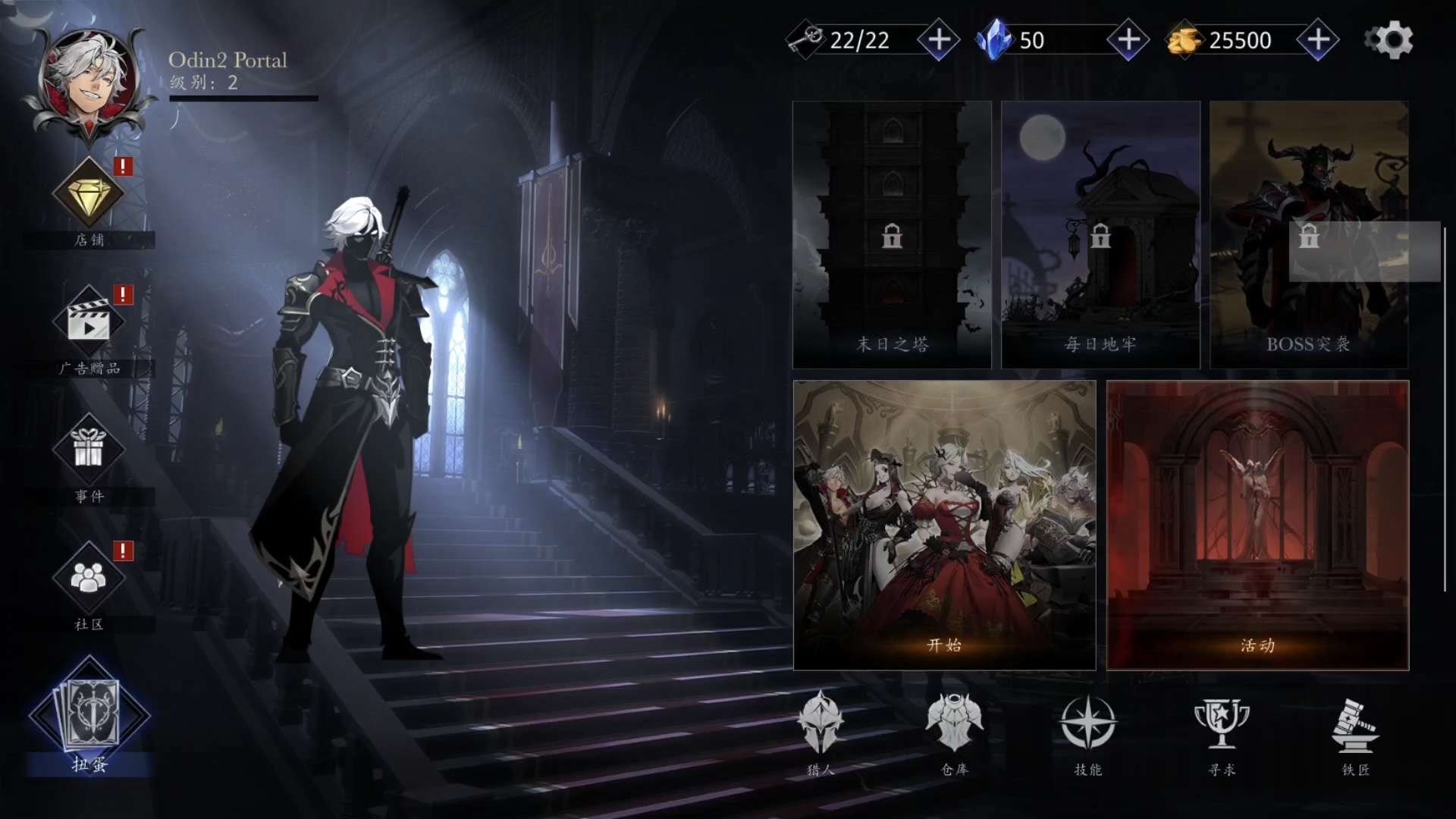Buy more blue crystals via plus button
1456x819 pixels.
[x=1128, y=40]
